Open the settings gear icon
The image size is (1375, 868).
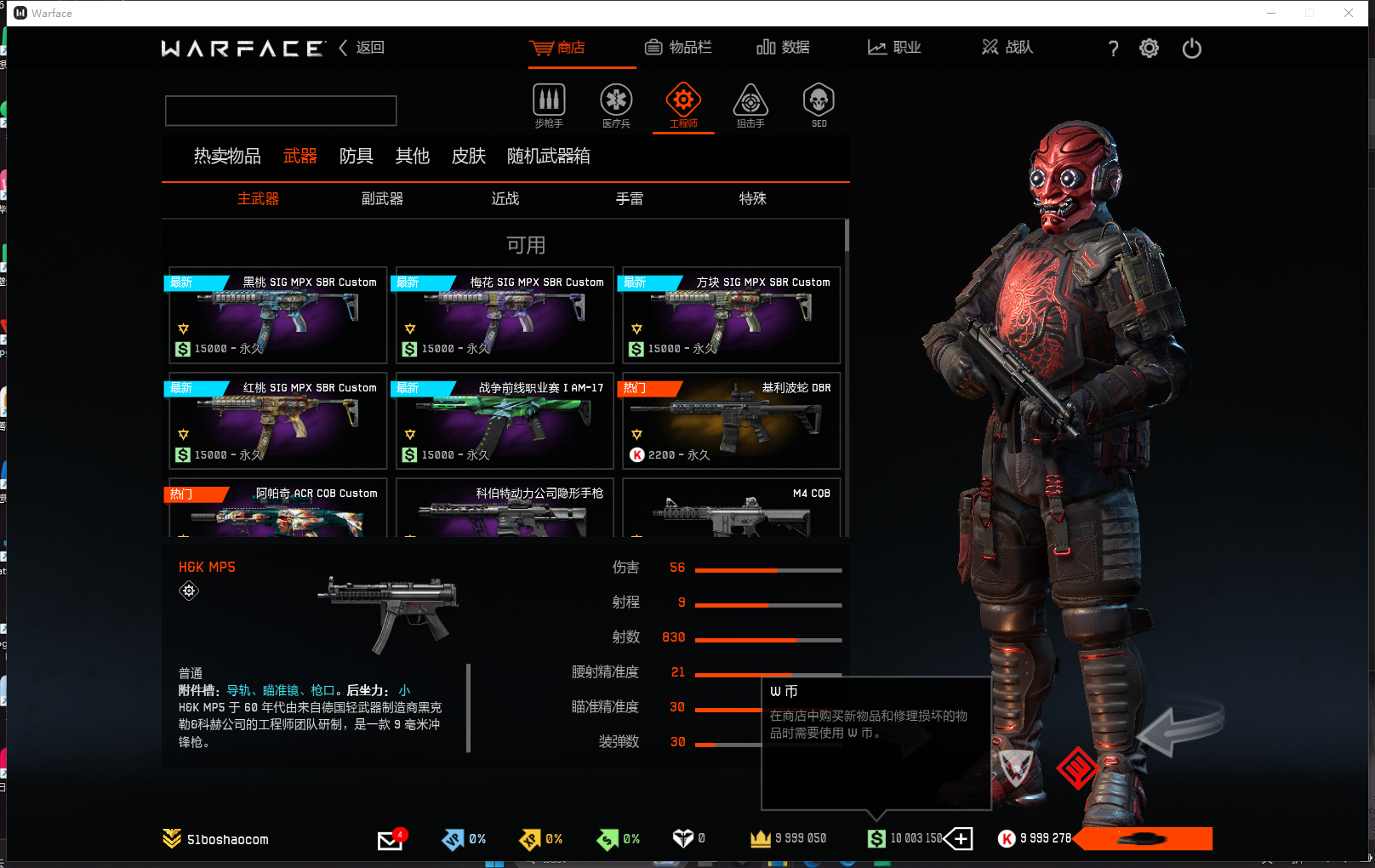coord(1149,49)
